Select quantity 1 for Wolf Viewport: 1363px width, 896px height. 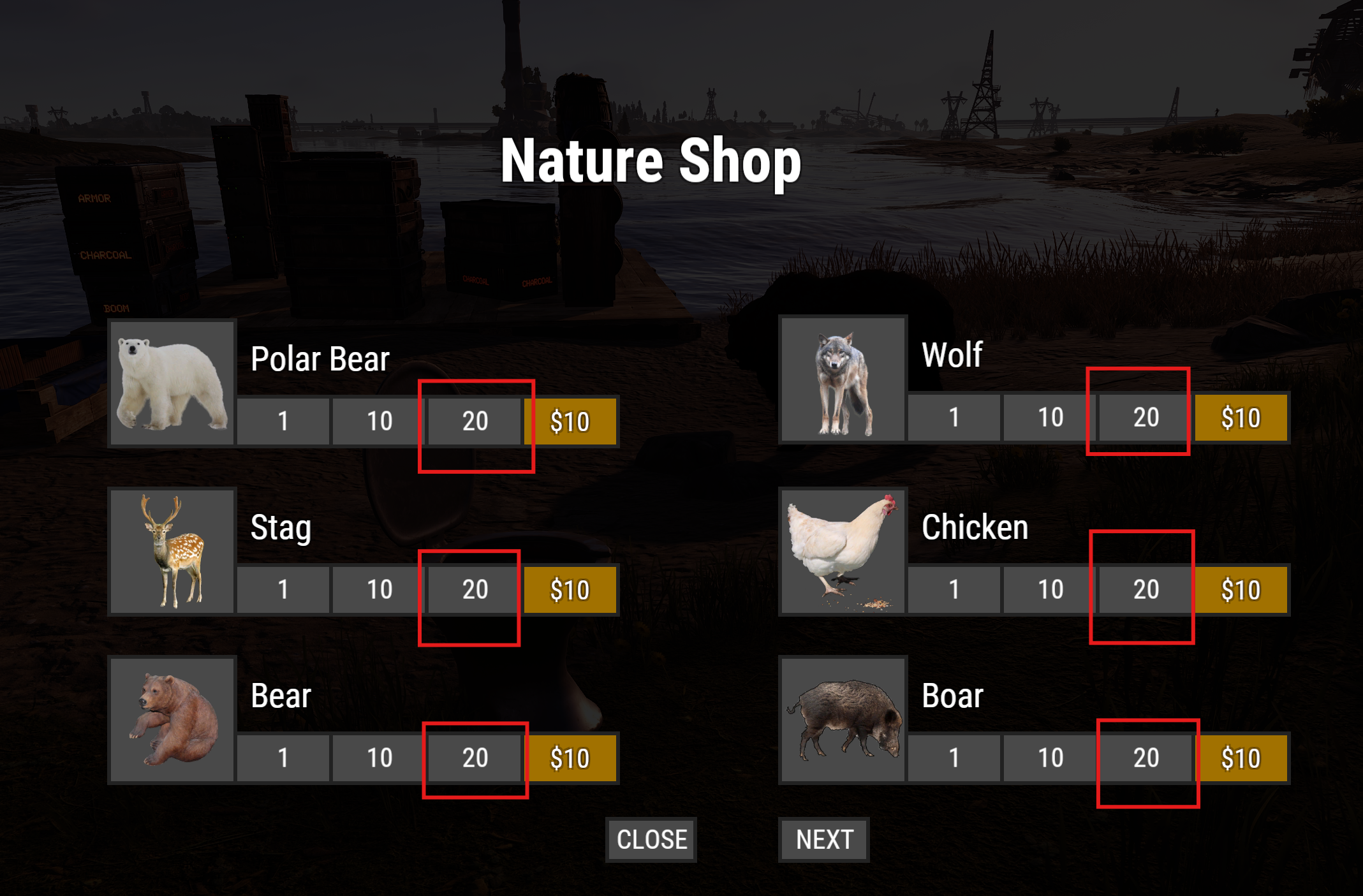pyautogui.click(x=954, y=418)
